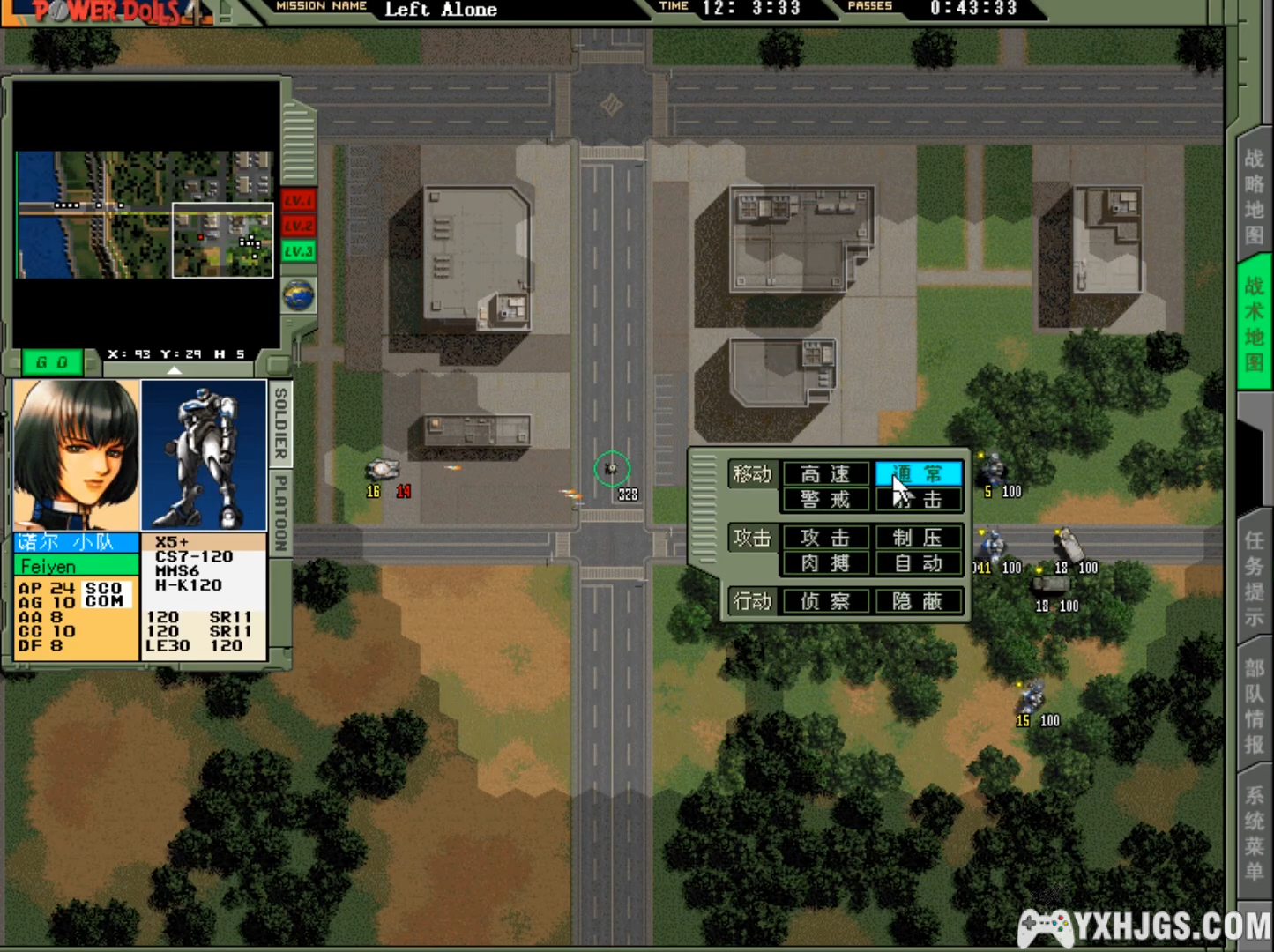Switch to the PLATOON tab
Viewport: 1274px width, 952px height.
click(280, 513)
